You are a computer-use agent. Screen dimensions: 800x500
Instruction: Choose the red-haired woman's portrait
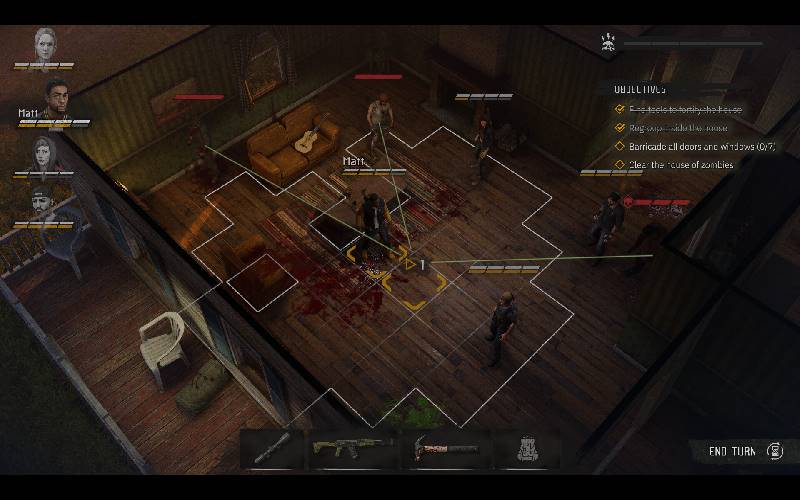coord(46,154)
